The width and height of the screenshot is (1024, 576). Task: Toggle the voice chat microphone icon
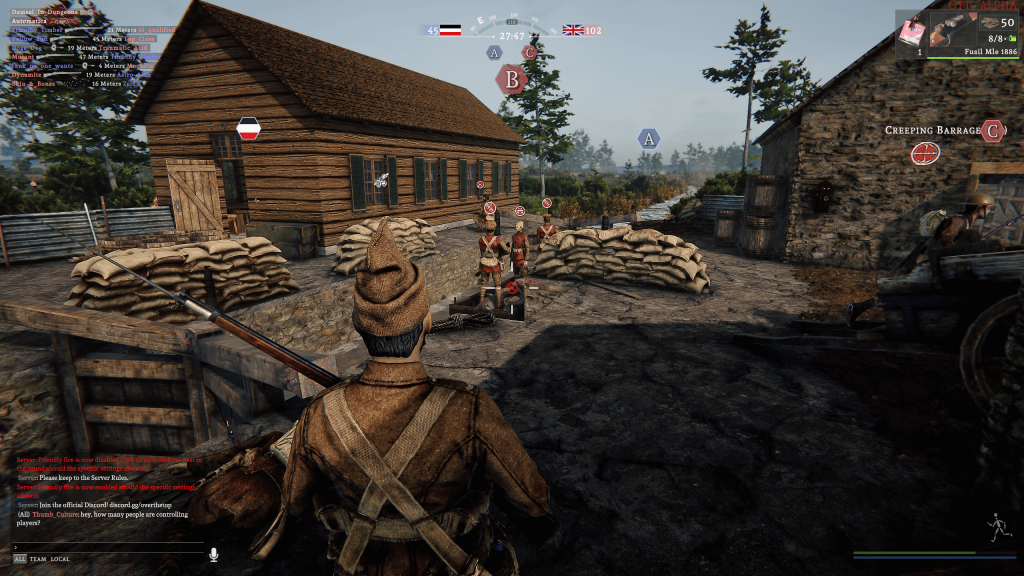(x=213, y=554)
